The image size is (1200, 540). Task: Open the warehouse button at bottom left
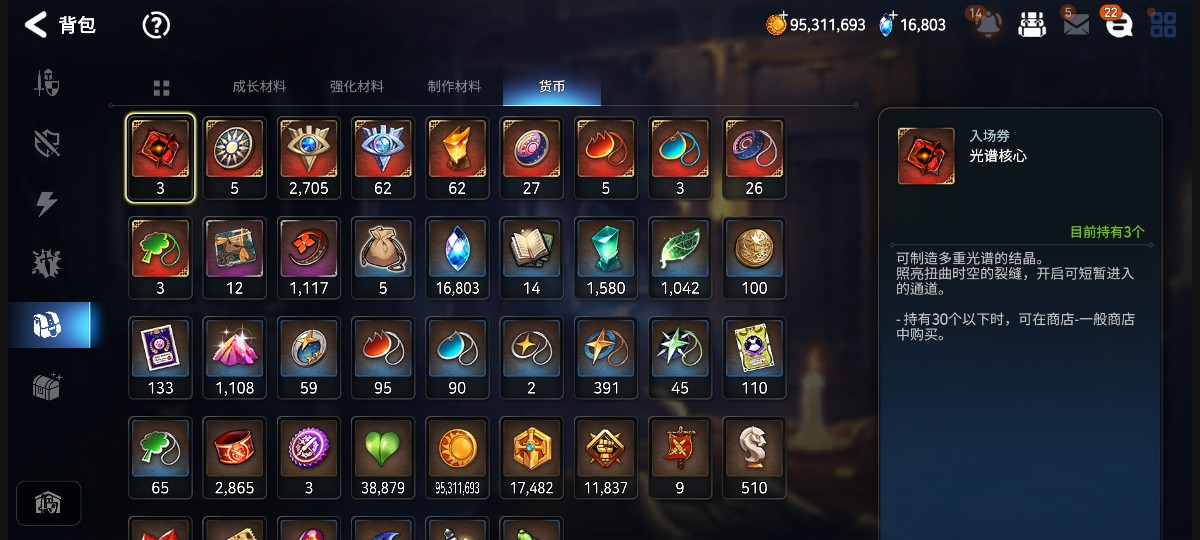point(48,503)
